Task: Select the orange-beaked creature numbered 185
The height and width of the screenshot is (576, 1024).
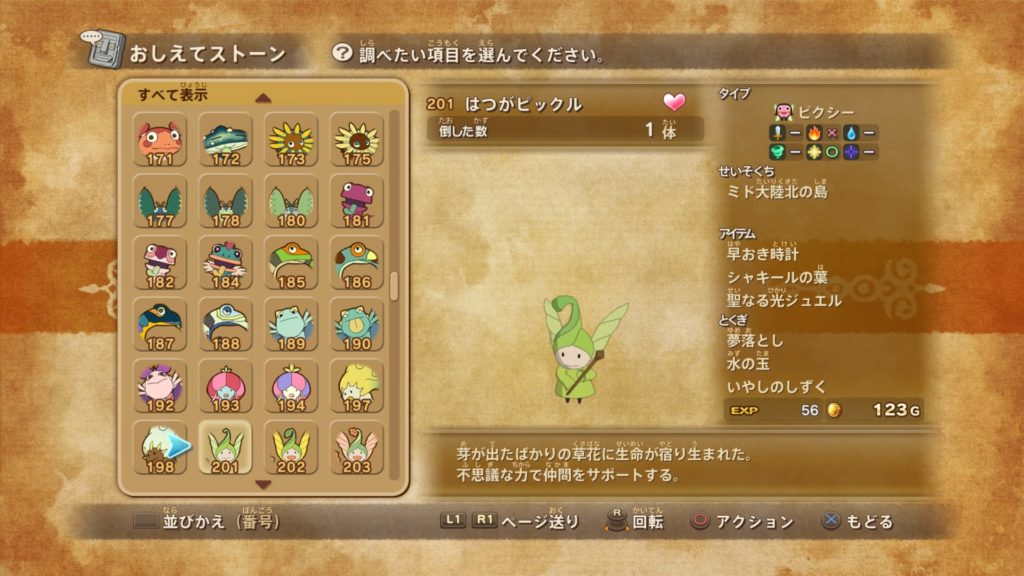Action: (x=290, y=262)
